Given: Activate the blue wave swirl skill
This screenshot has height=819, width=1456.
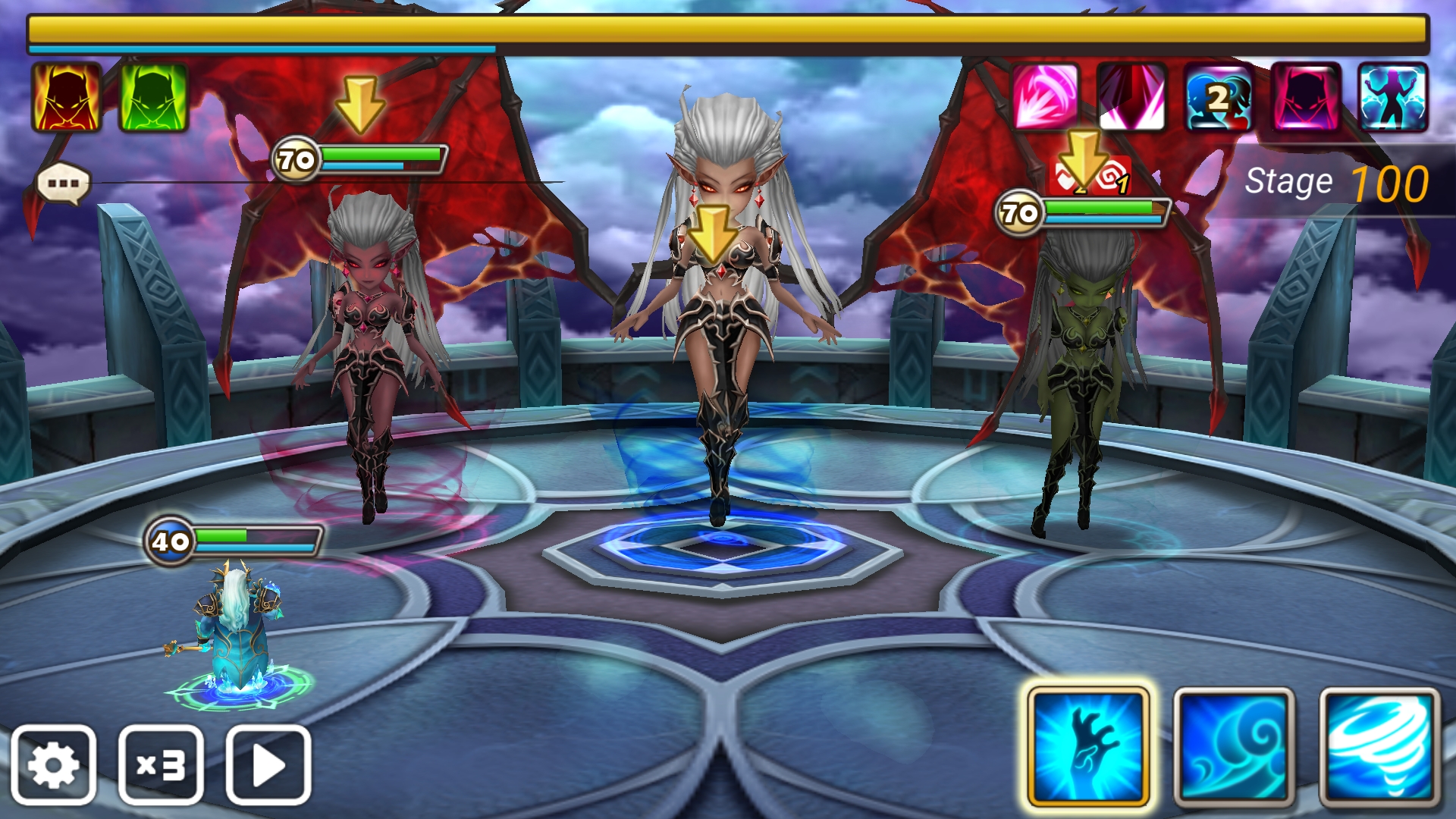Looking at the screenshot, I should (1234, 747).
